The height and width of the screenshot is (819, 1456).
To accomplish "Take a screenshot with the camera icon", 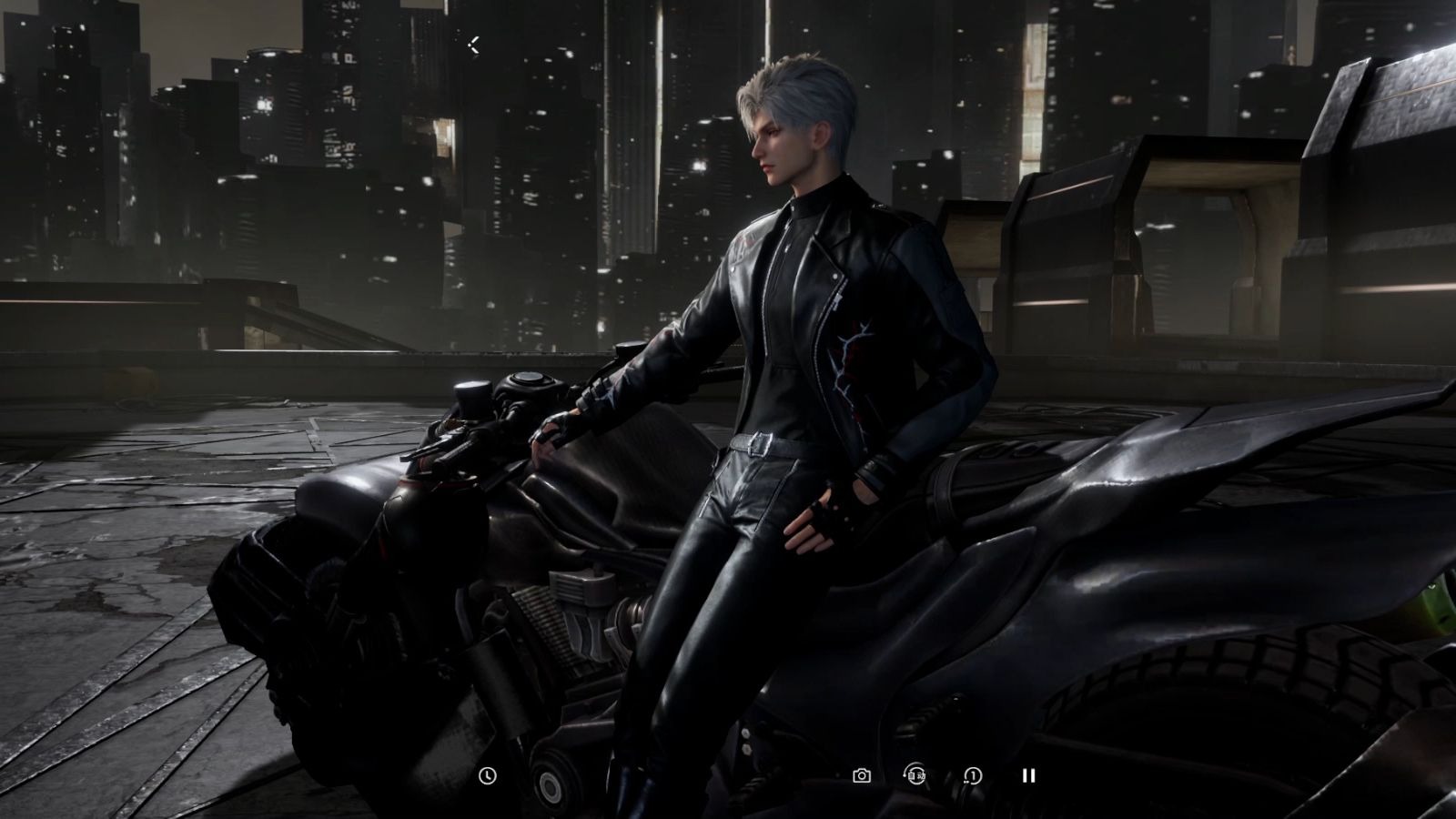I will (861, 775).
